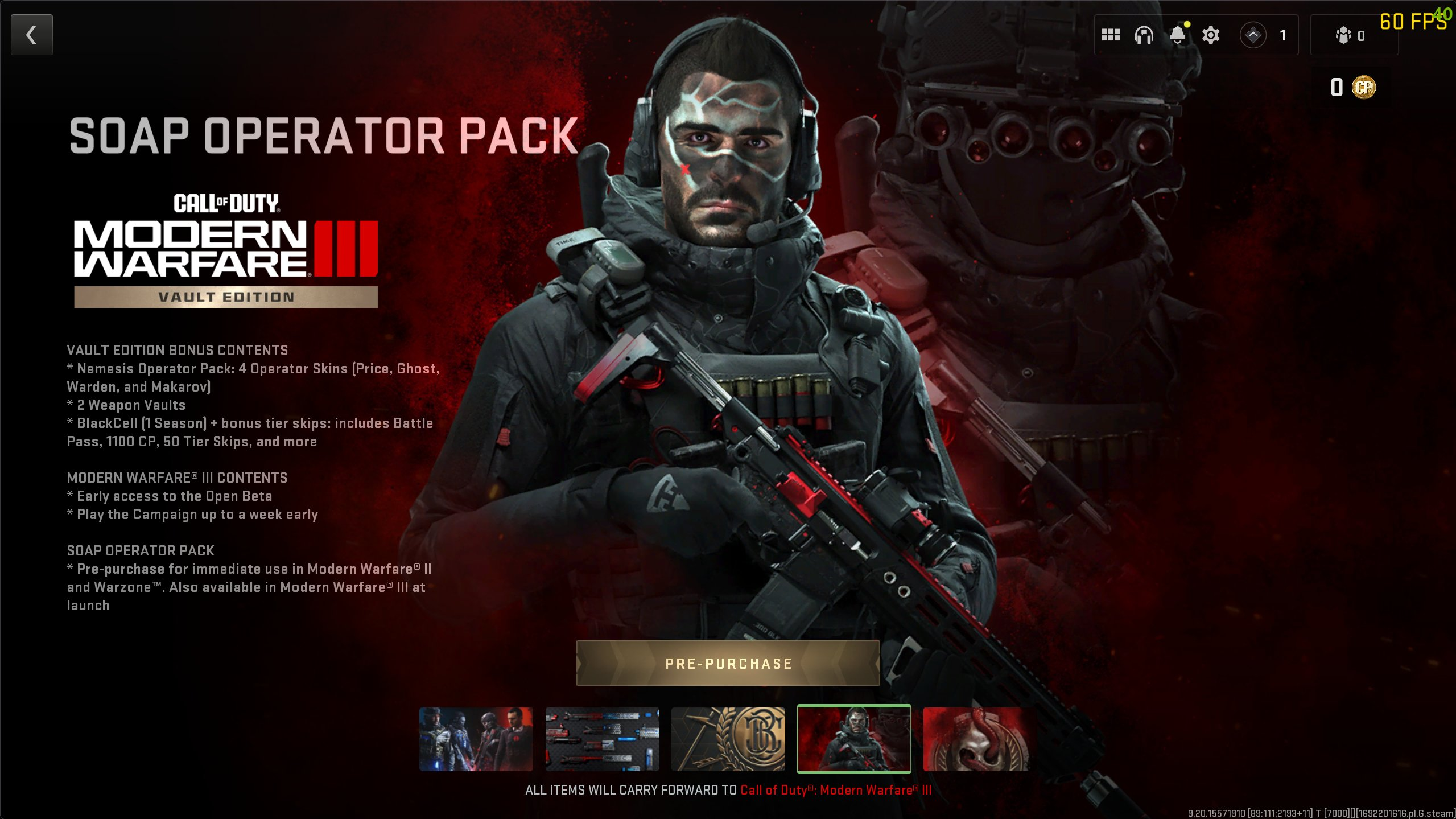Select the Soap Operator Pack thumbnail
This screenshot has height=819, width=1456.
coord(853,739)
